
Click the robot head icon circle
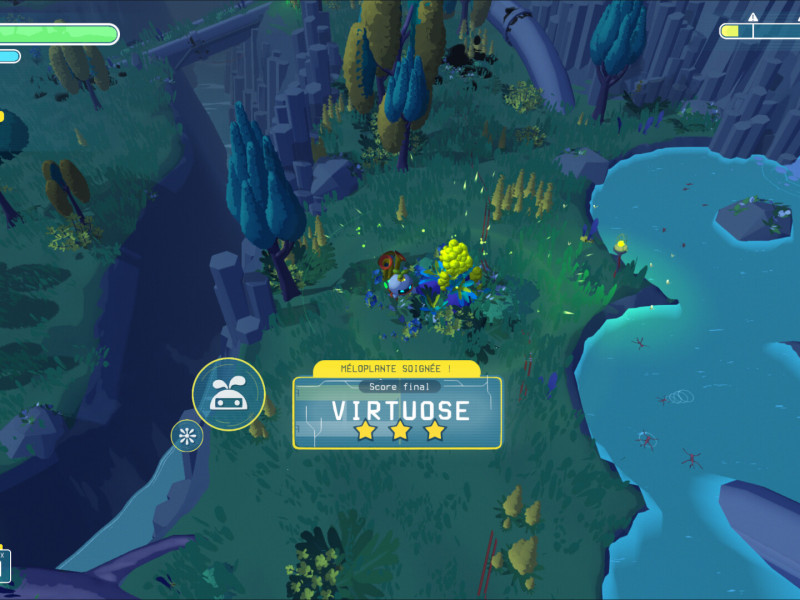[228, 394]
